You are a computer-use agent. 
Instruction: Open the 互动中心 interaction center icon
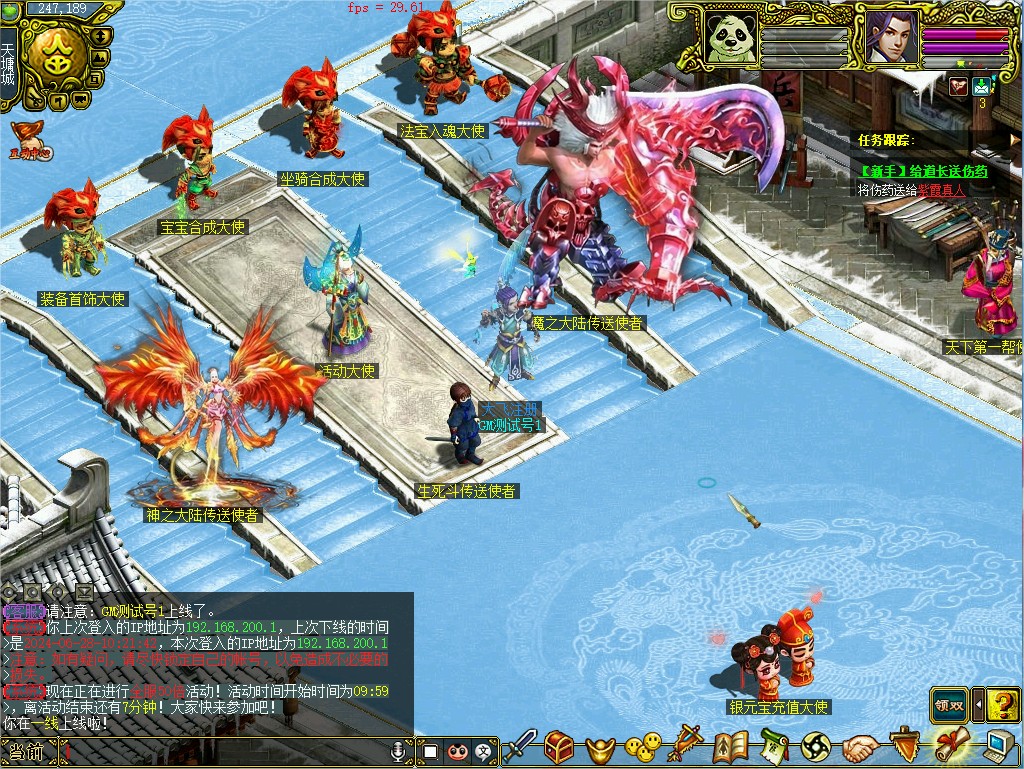pyautogui.click(x=29, y=142)
